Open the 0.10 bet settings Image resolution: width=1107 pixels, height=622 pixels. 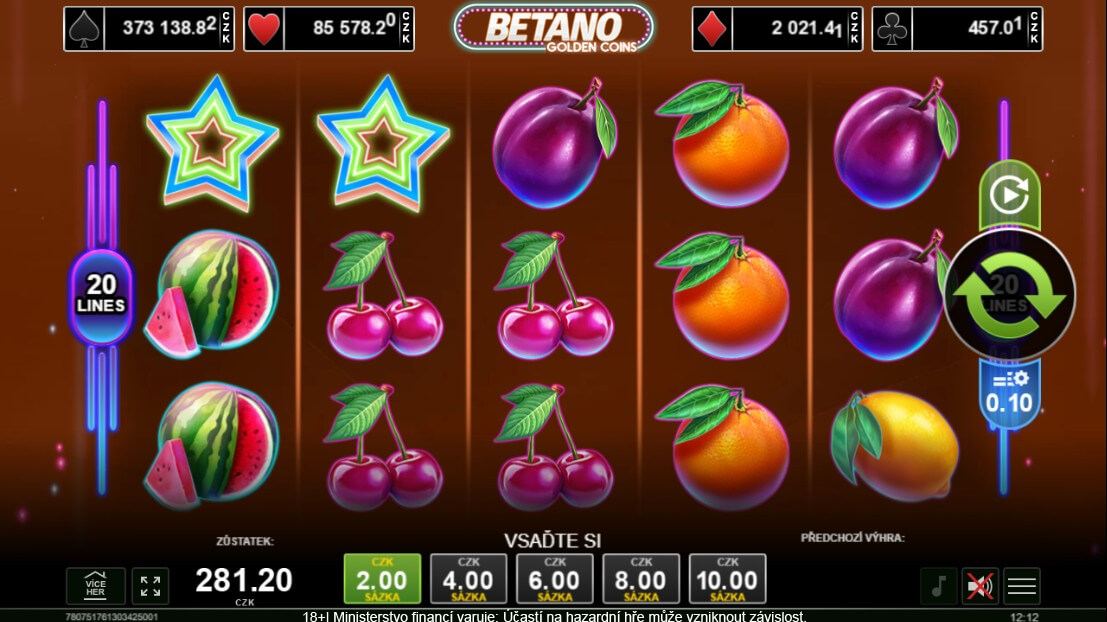point(1009,392)
